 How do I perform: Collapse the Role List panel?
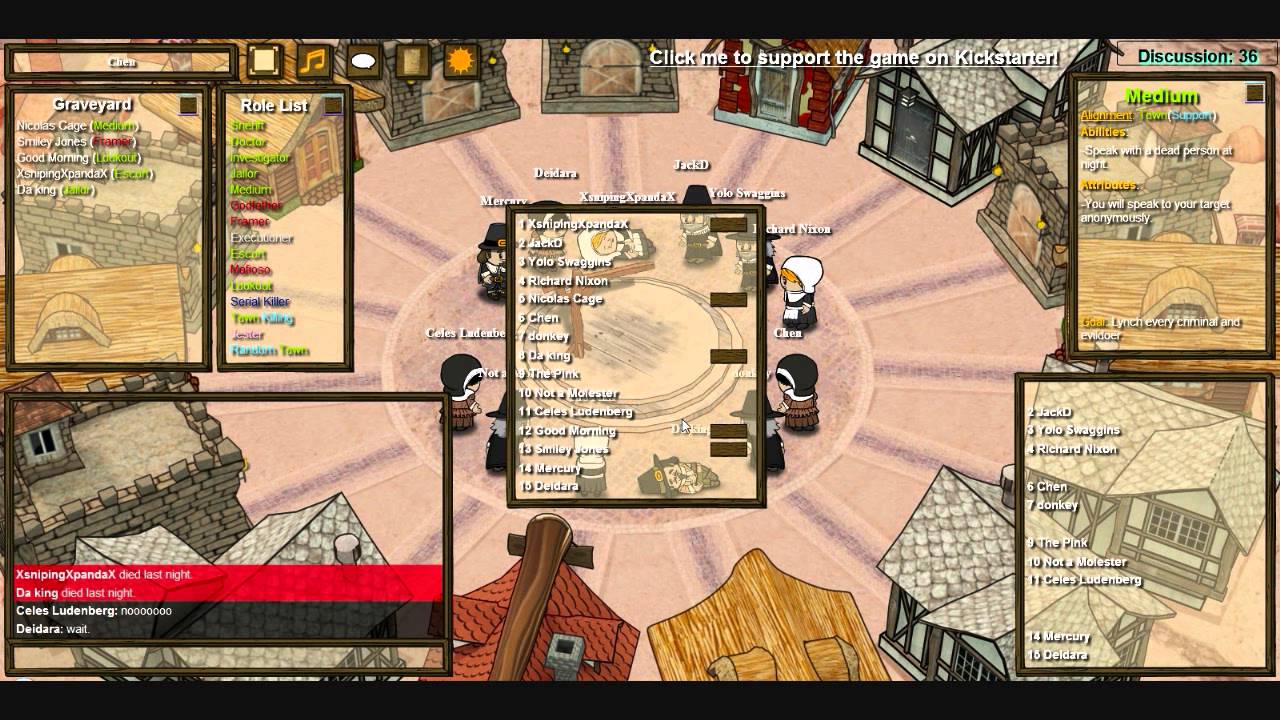(332, 105)
